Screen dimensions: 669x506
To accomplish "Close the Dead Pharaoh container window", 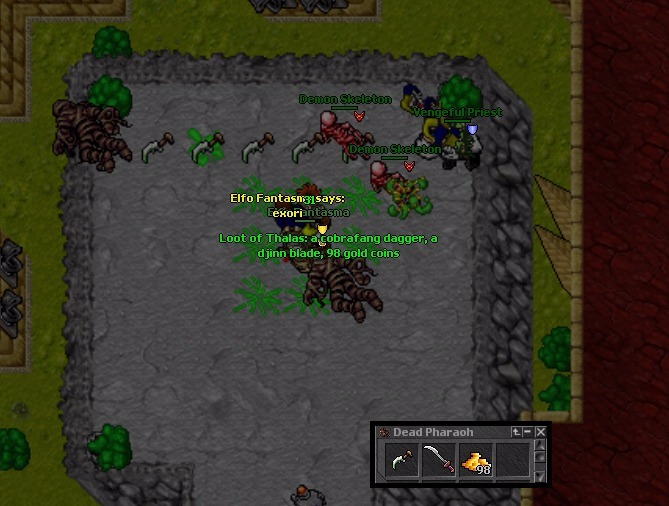I will [x=541, y=432].
